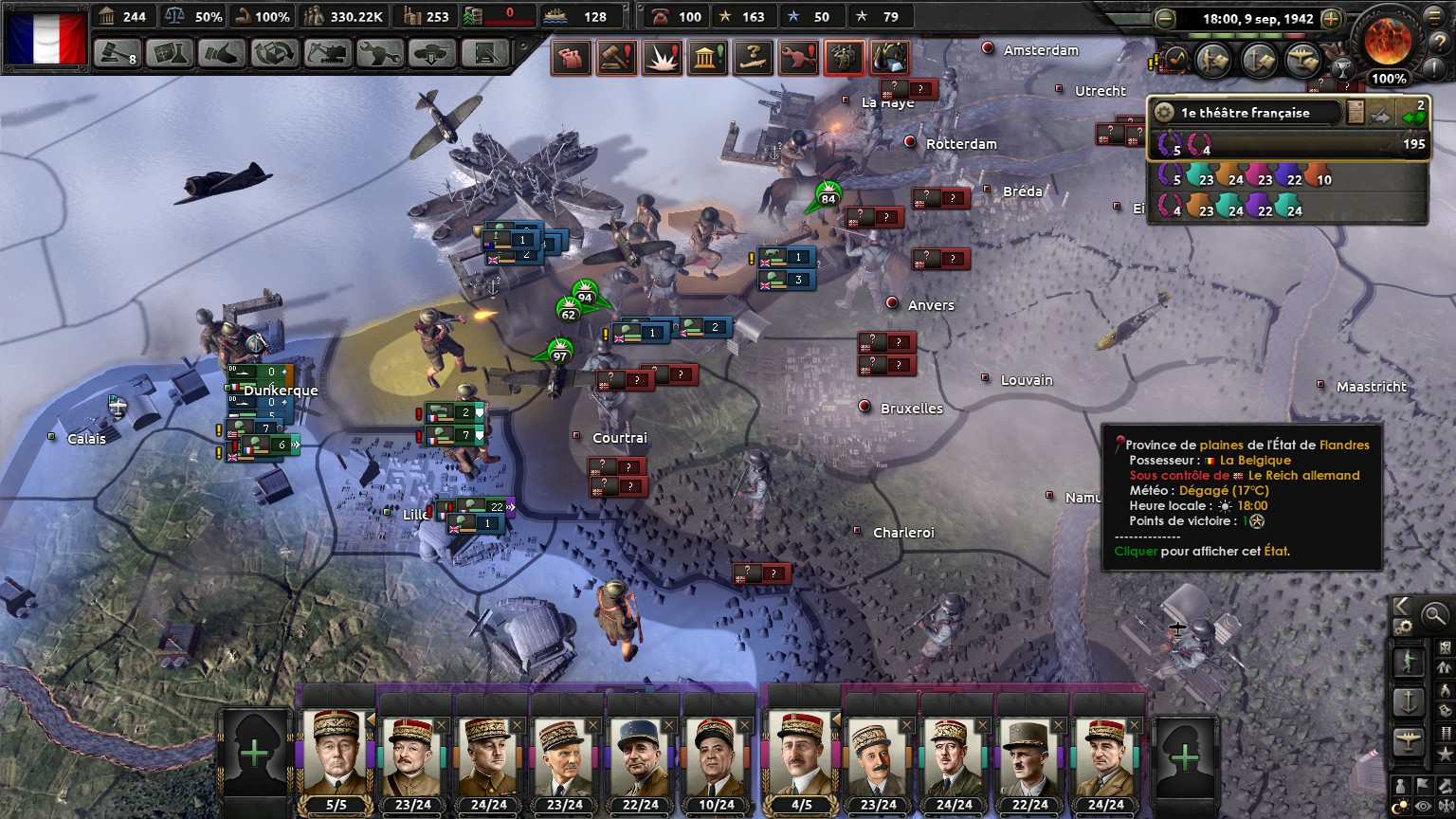1456x819 pixels.
Task: Switch to the naval anchor map mode
Action: [1409, 702]
